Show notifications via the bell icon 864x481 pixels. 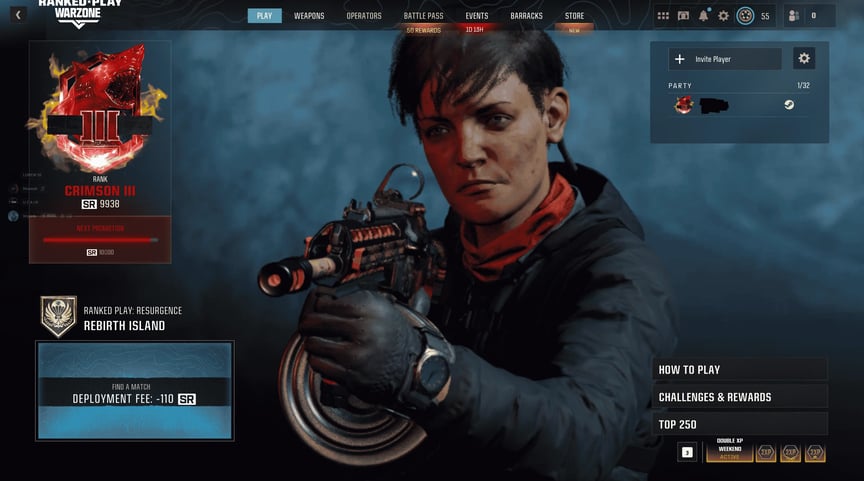click(703, 16)
